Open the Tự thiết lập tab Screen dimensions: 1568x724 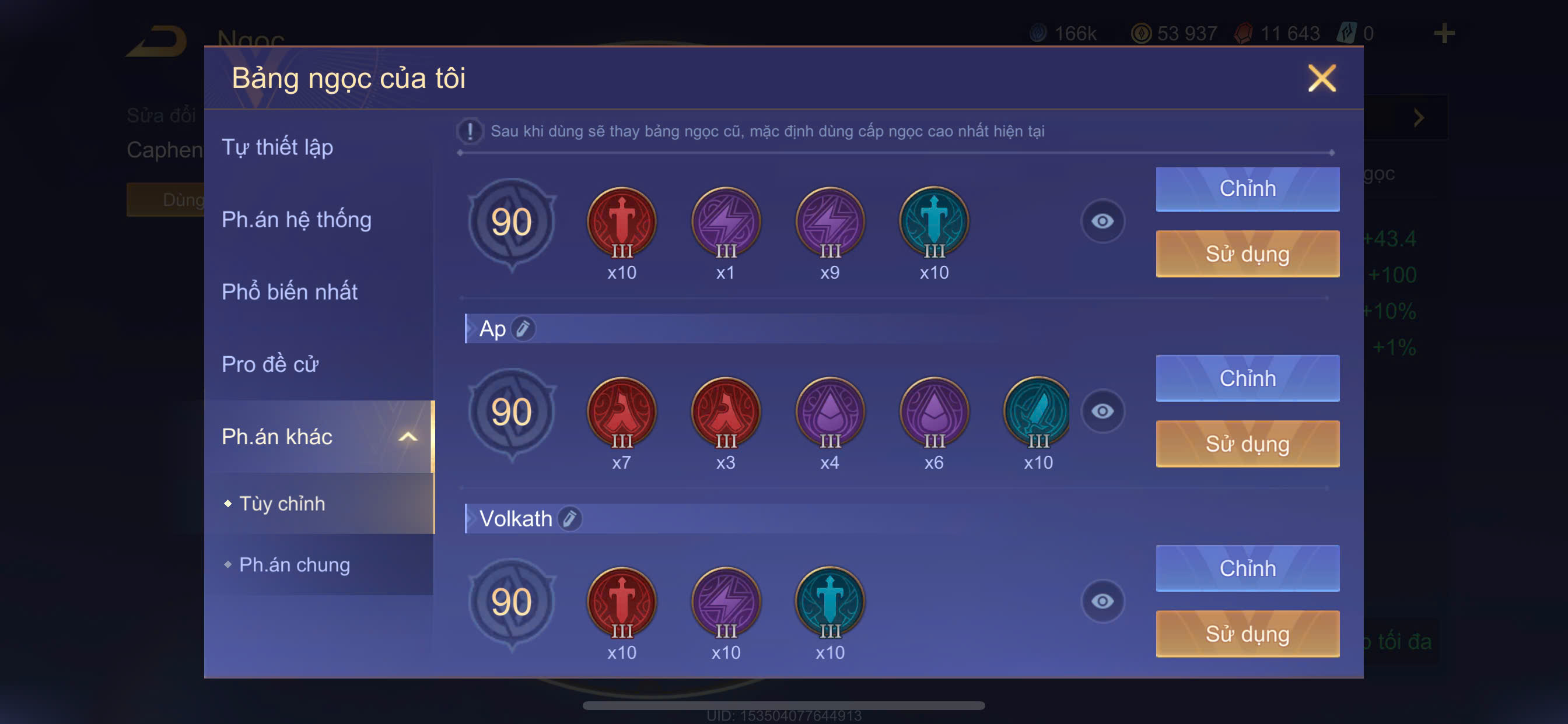(278, 147)
